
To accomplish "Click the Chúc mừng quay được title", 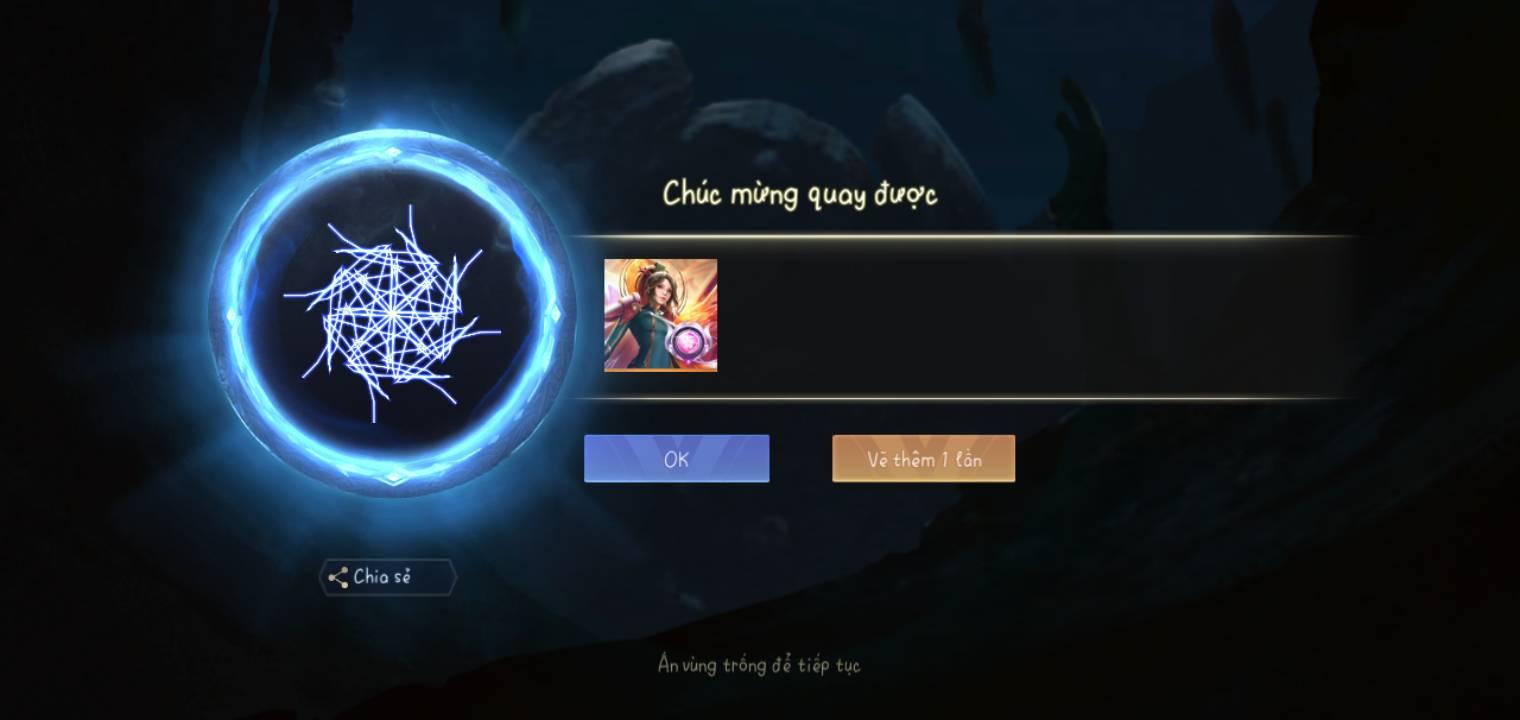I will [802, 194].
